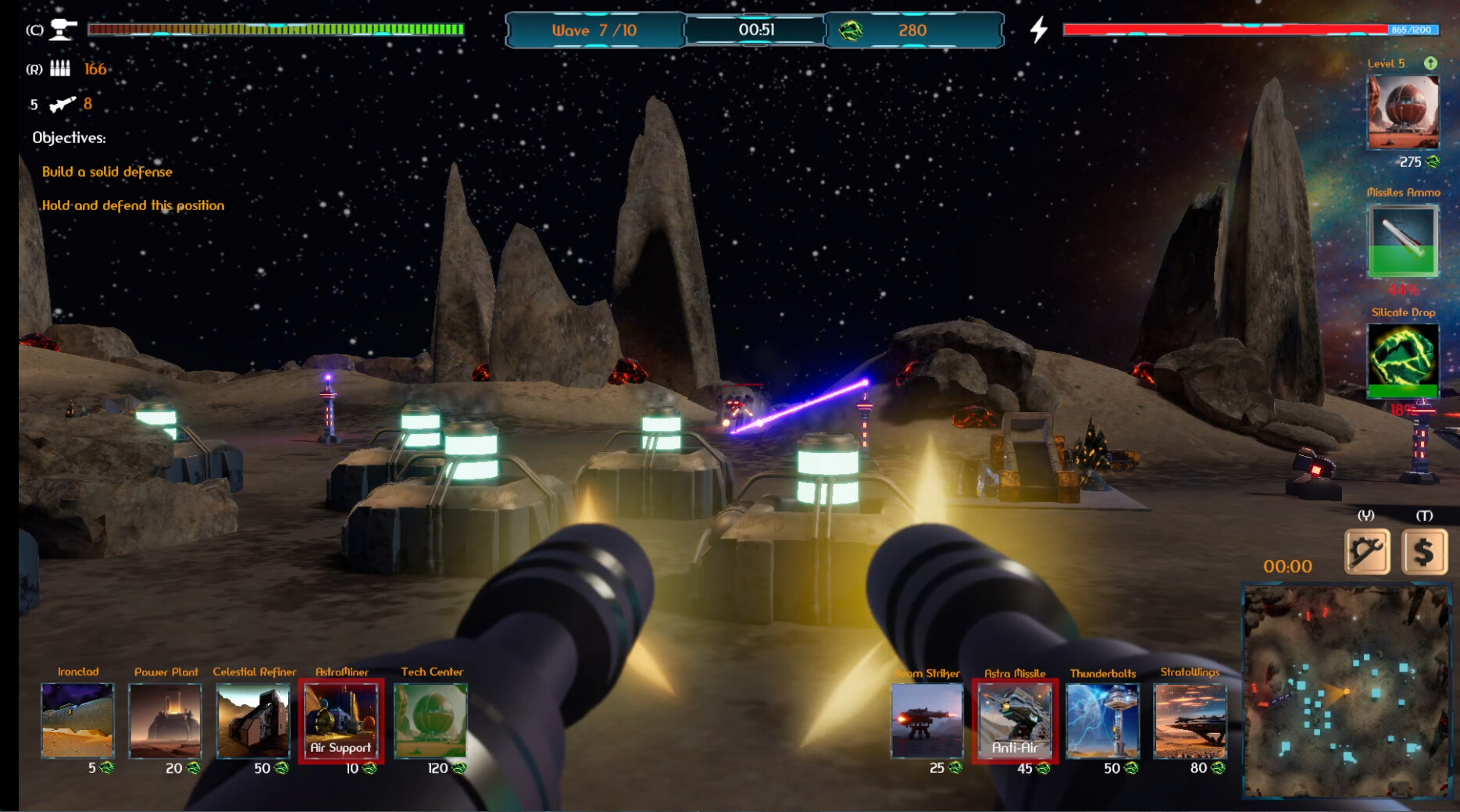The width and height of the screenshot is (1460, 812).
Task: Select the AstroMiner Air Support card
Action: (x=342, y=720)
